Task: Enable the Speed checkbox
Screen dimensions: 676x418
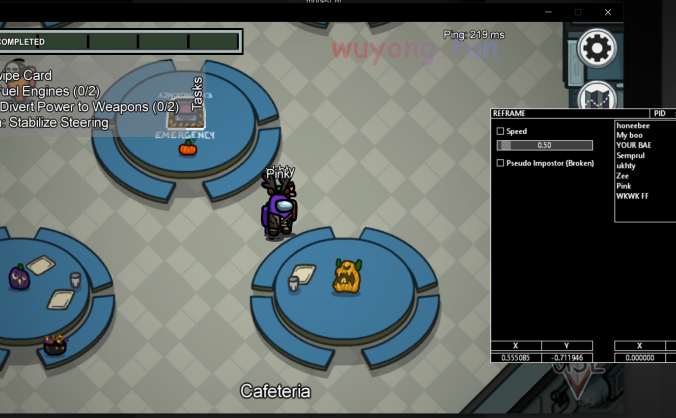Action: [501, 131]
